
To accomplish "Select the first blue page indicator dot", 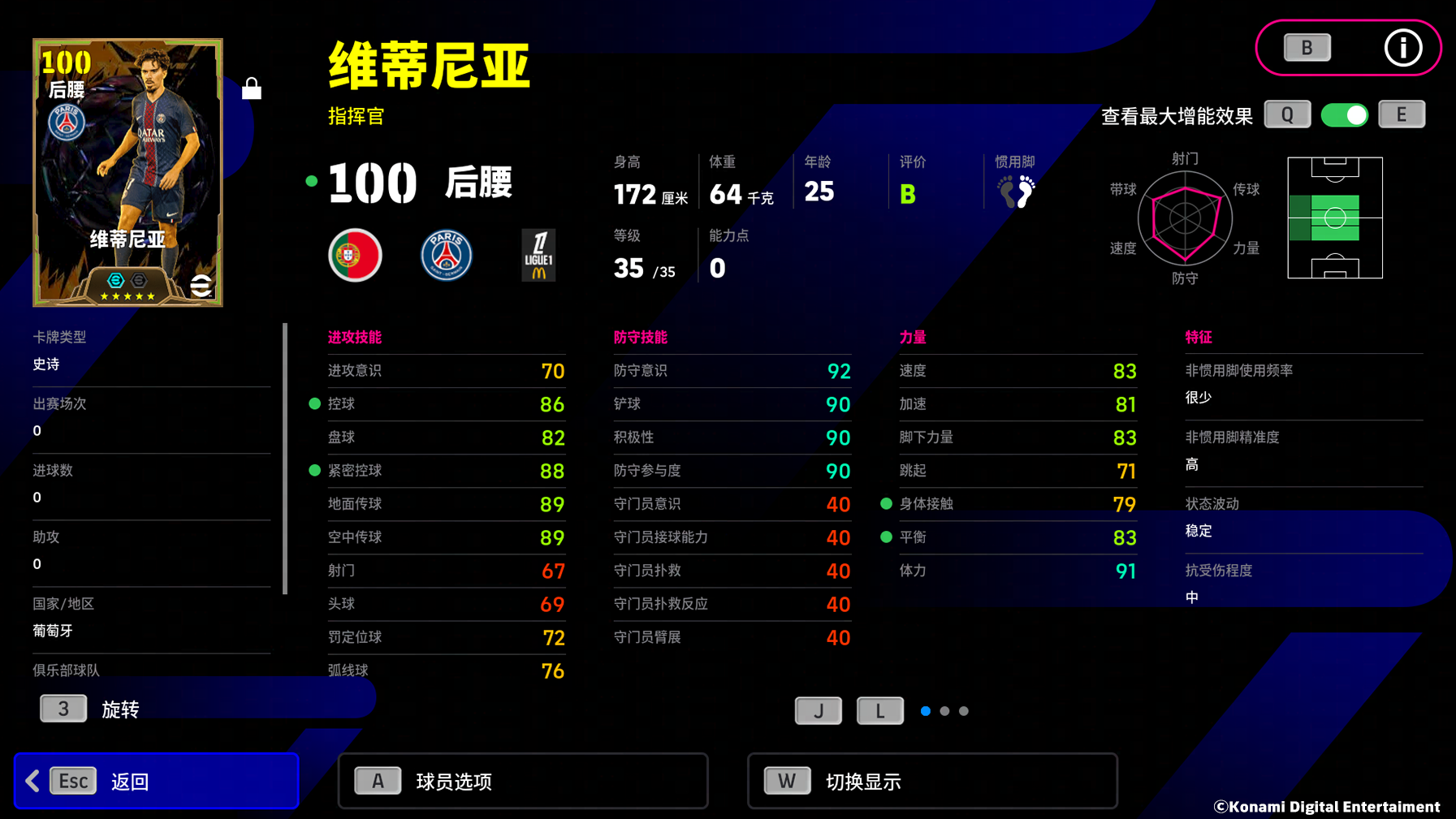I will pos(925,710).
